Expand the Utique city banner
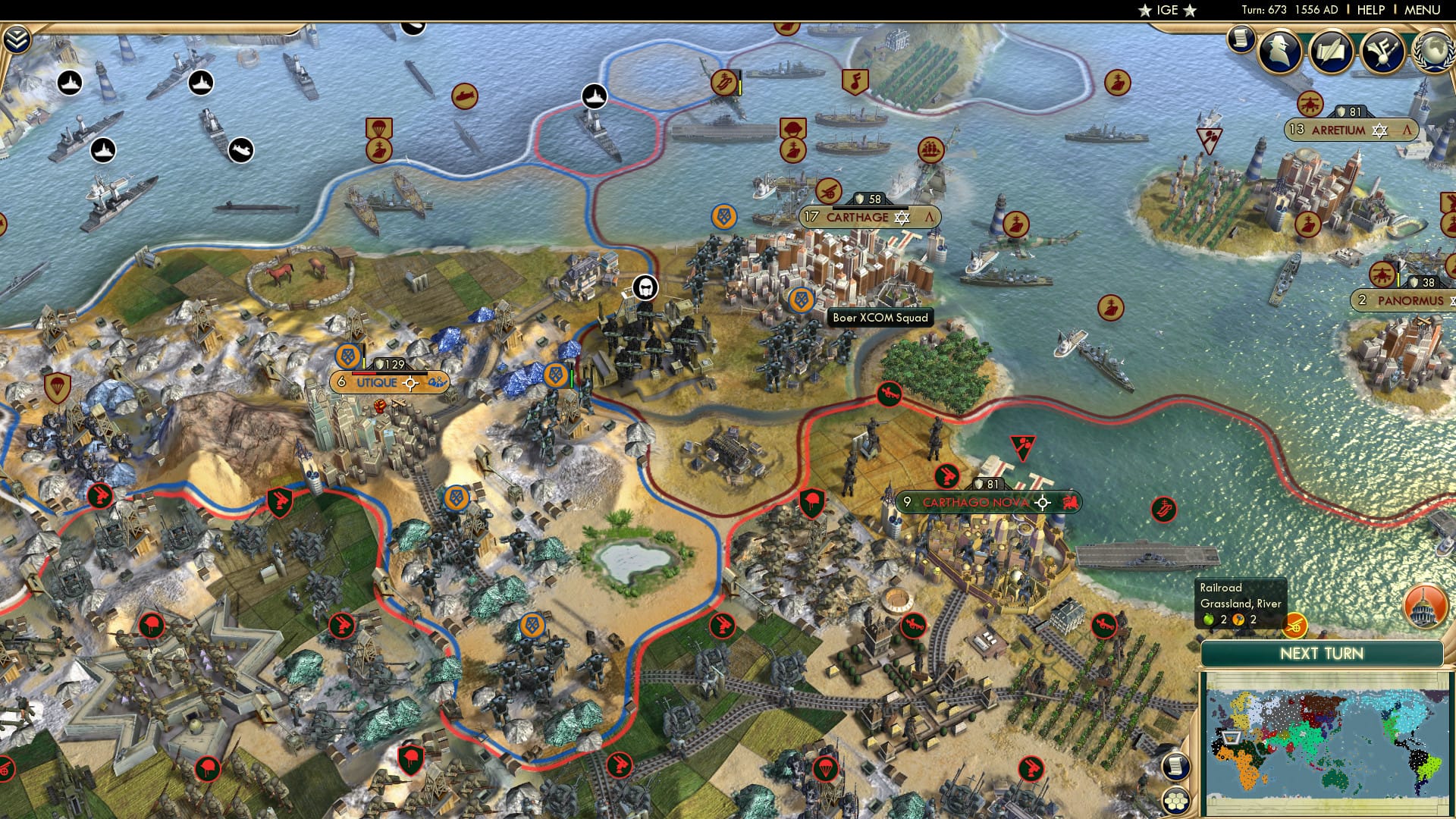Viewport: 1456px width, 819px height. (377, 383)
